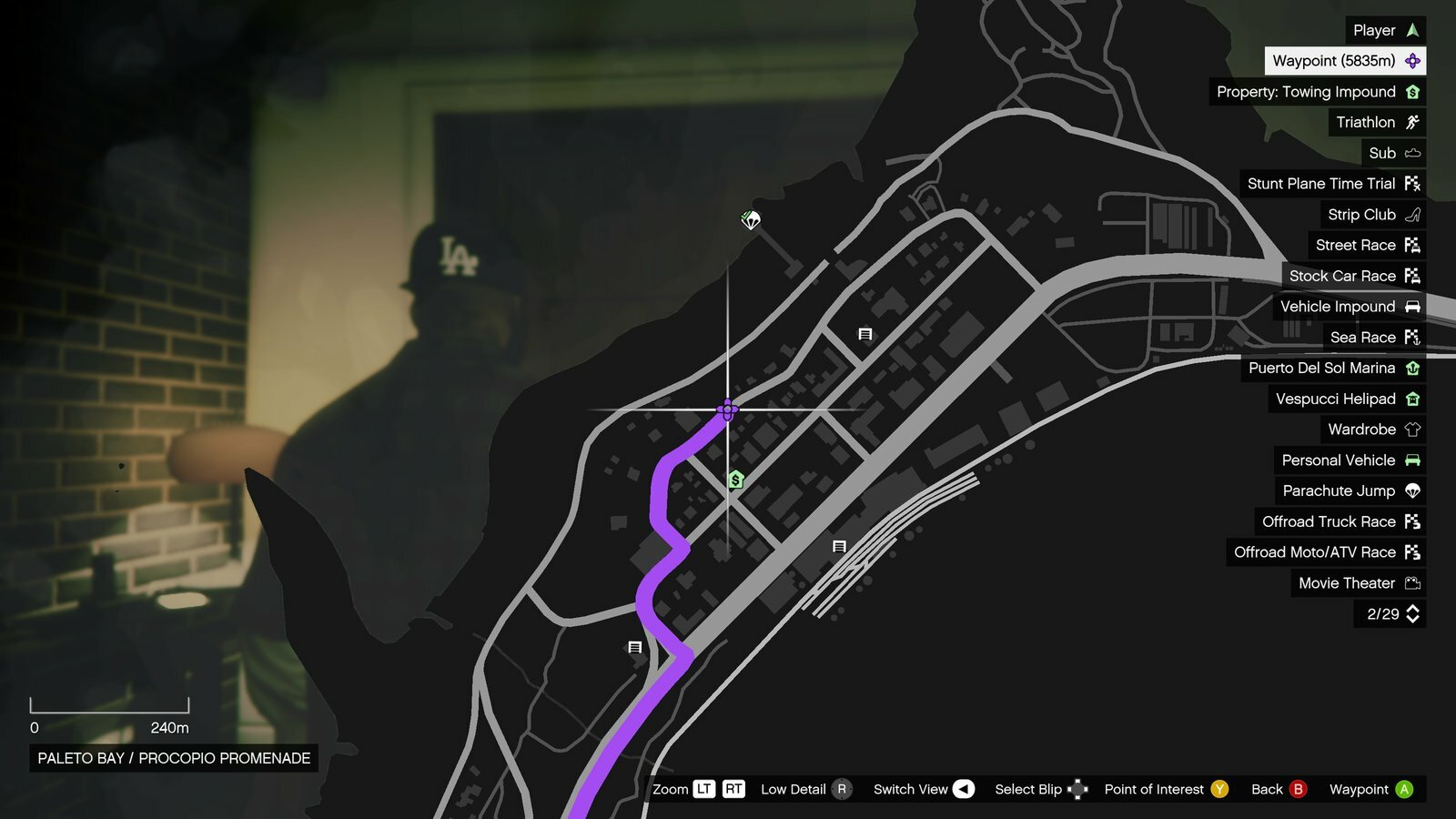Select the Sub legend entry
The height and width of the screenshot is (819, 1456).
pos(1393,153)
